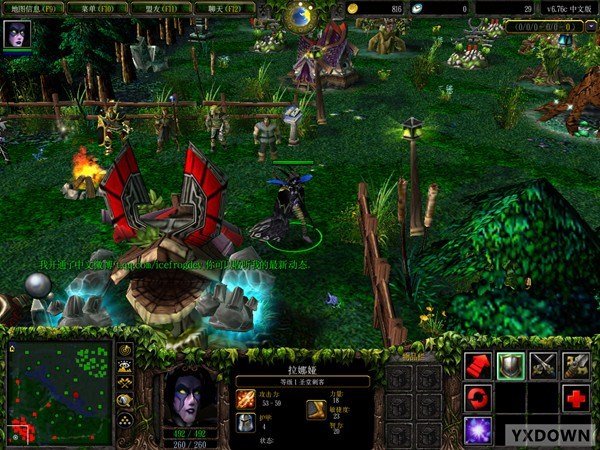Select the hero icon in the top-left corner

[x=18, y=35]
